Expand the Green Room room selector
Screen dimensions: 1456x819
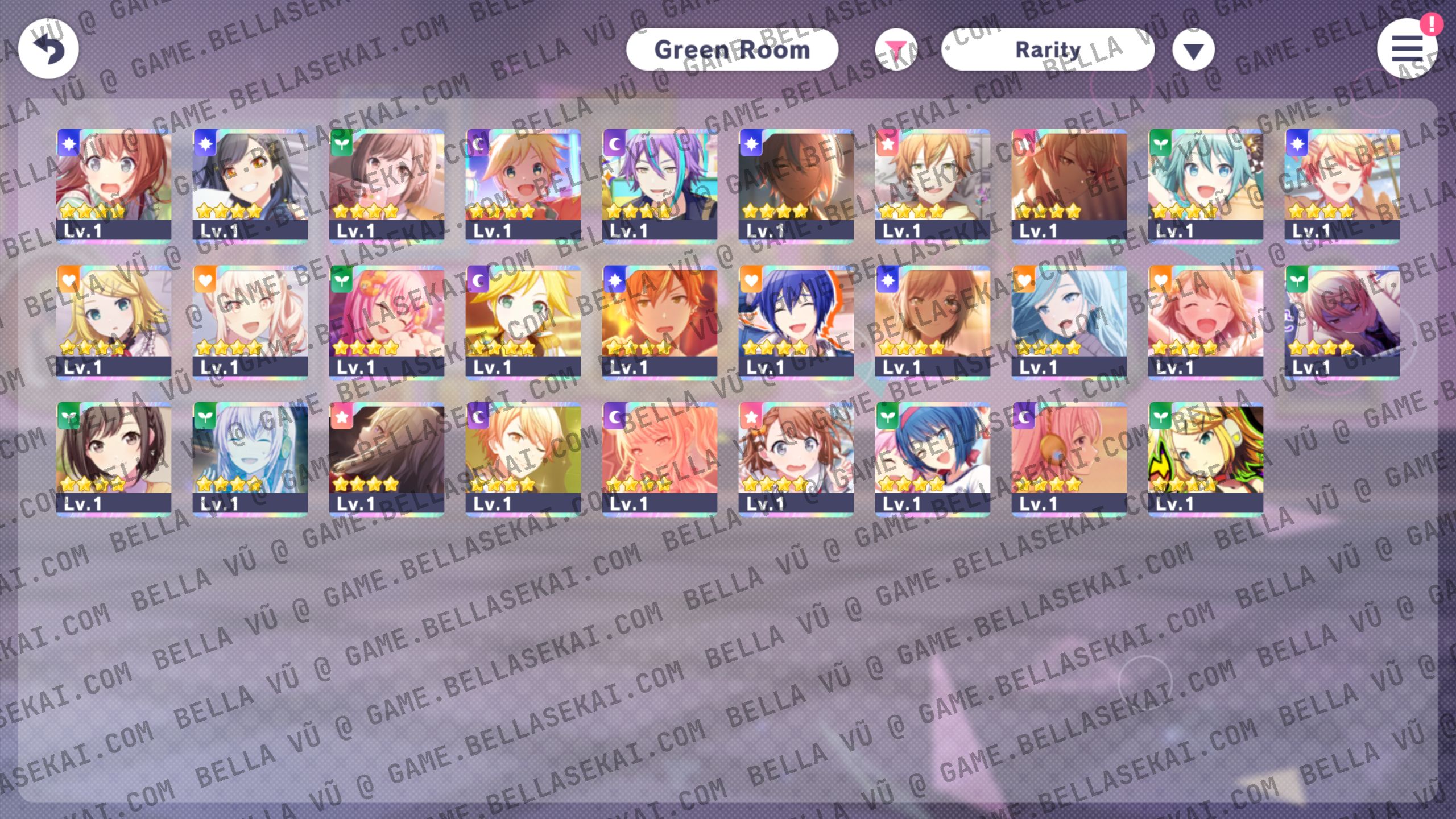point(733,50)
